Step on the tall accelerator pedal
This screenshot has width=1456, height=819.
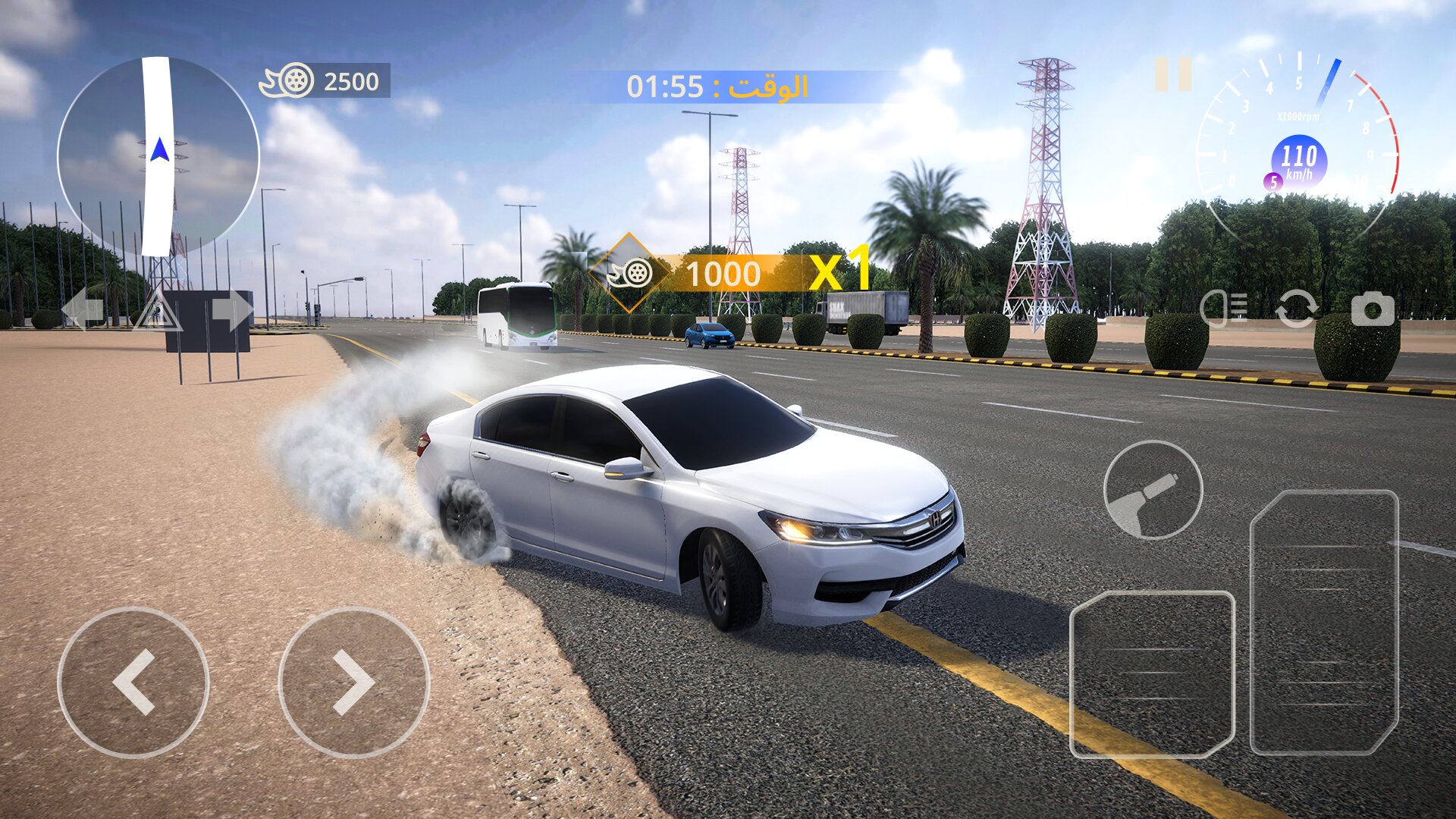1324,622
